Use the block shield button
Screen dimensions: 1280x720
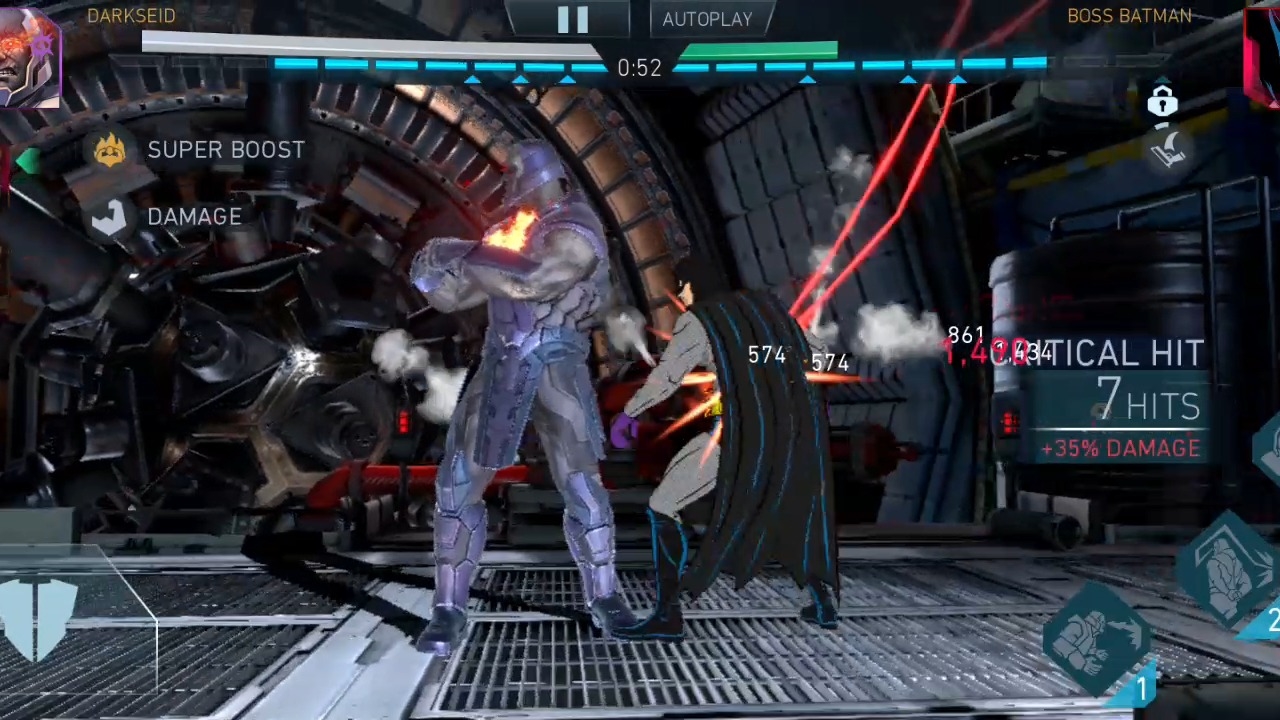[x=40, y=617]
